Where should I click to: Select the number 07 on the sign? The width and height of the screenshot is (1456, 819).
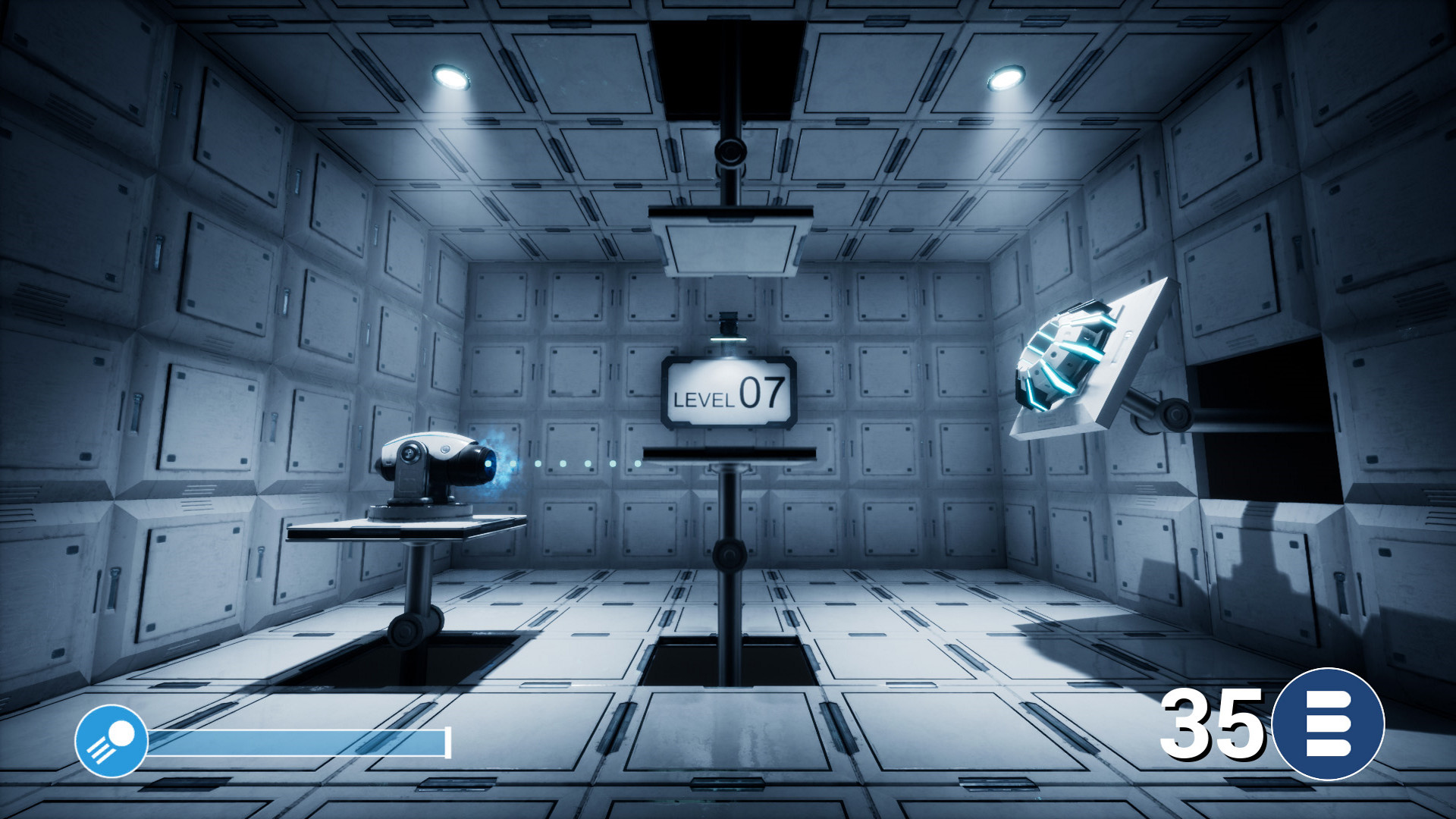tap(761, 394)
